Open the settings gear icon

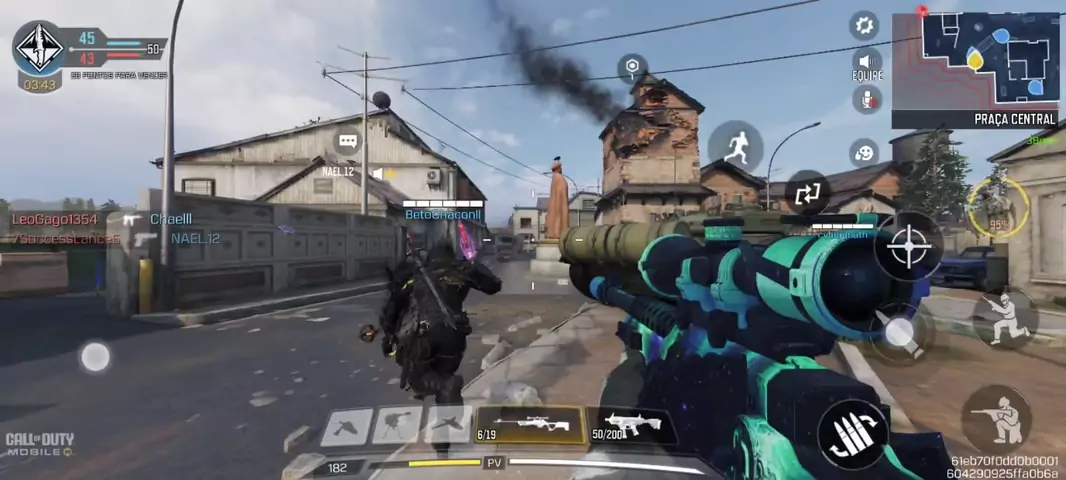(x=864, y=25)
